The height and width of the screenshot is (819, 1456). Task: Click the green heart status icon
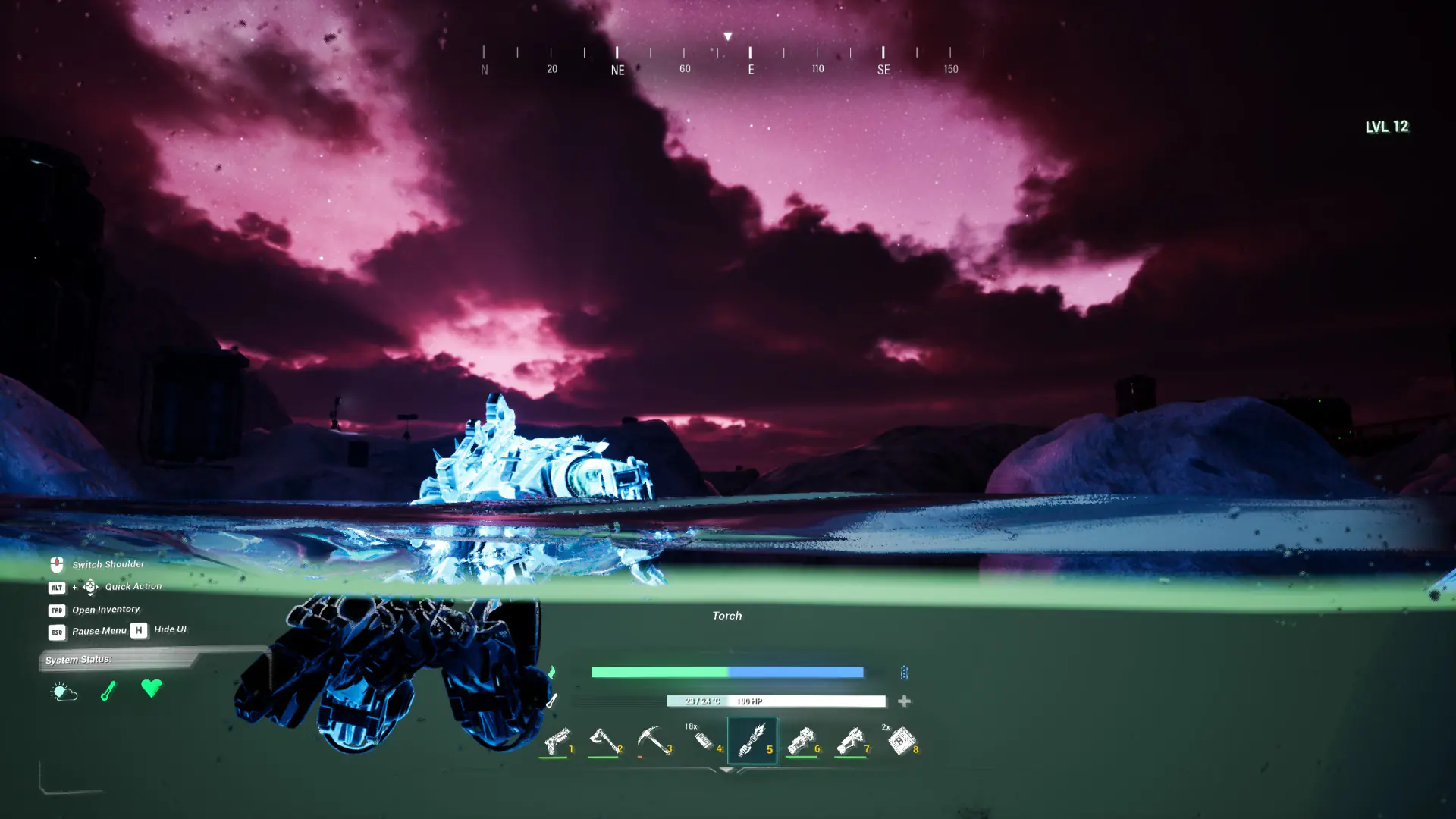point(152,688)
